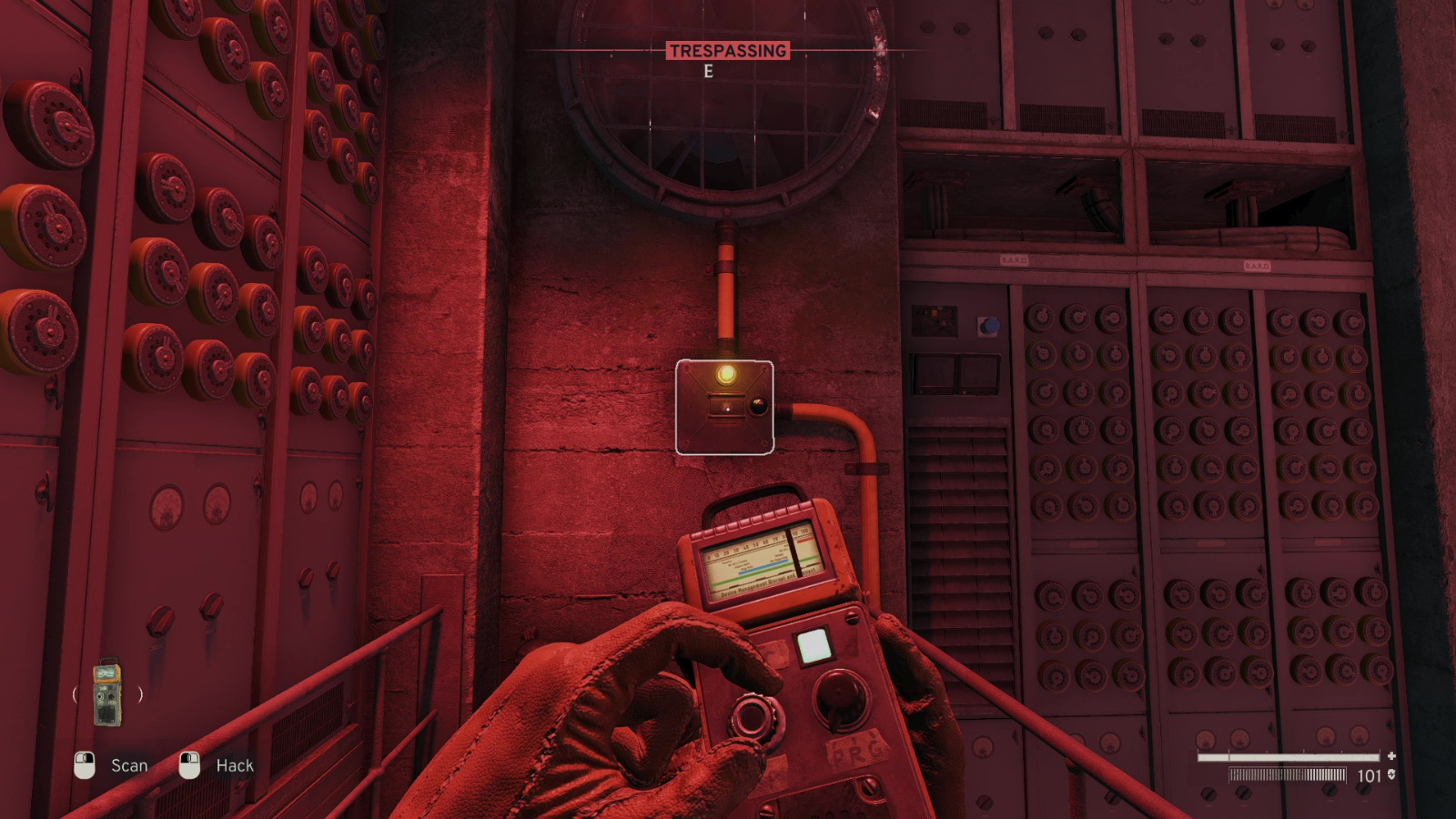1456x819 pixels.
Task: Click the plus icon next to the health bar
Action: tap(1392, 754)
